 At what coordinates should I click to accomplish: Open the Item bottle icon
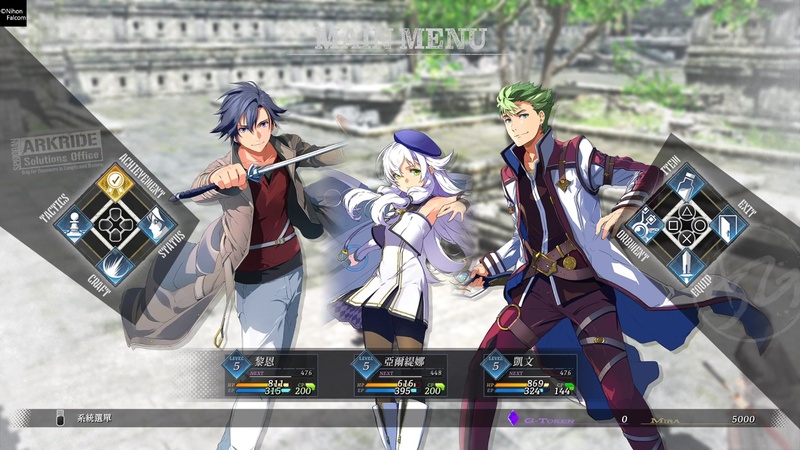pyautogui.click(x=684, y=182)
